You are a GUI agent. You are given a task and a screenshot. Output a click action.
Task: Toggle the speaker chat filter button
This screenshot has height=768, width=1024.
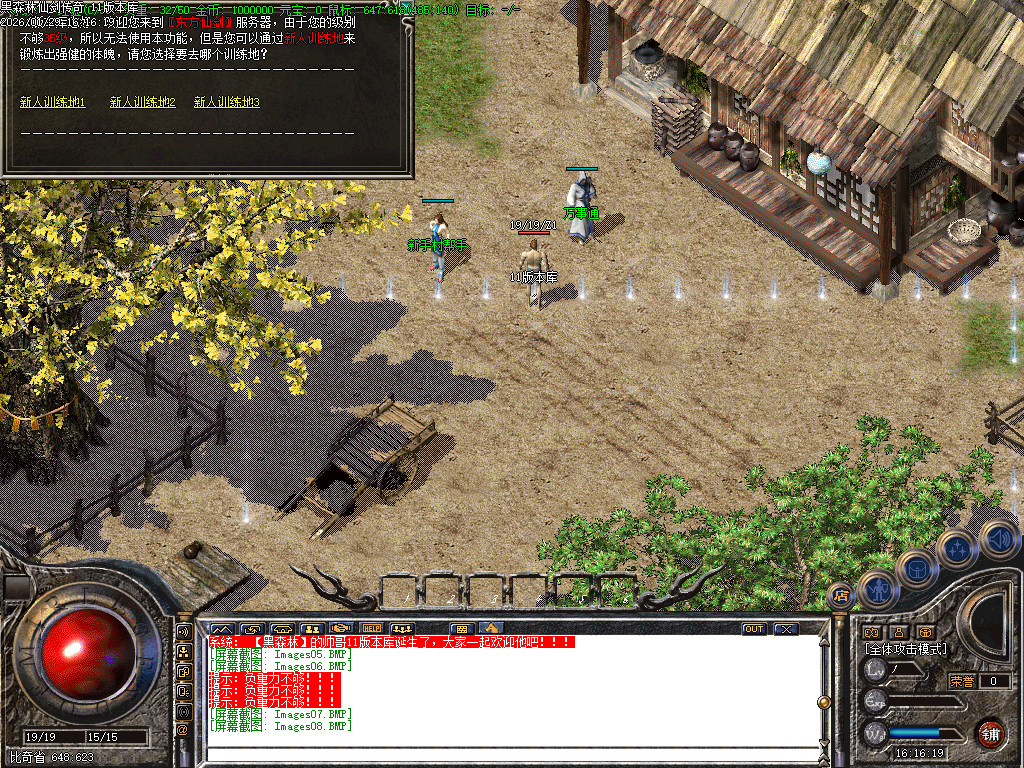tap(184, 632)
